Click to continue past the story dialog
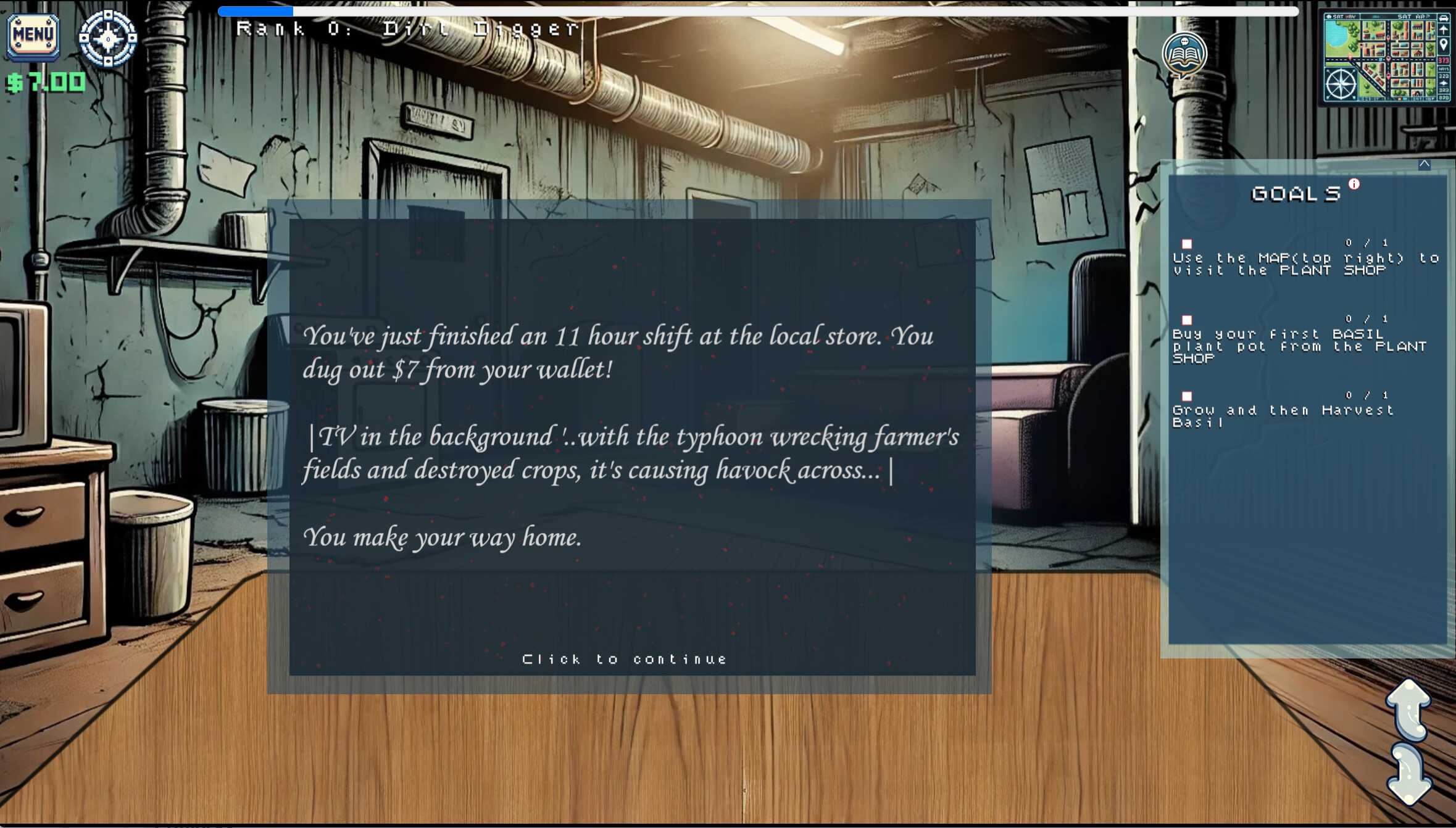This screenshot has width=1456, height=828. point(625,658)
